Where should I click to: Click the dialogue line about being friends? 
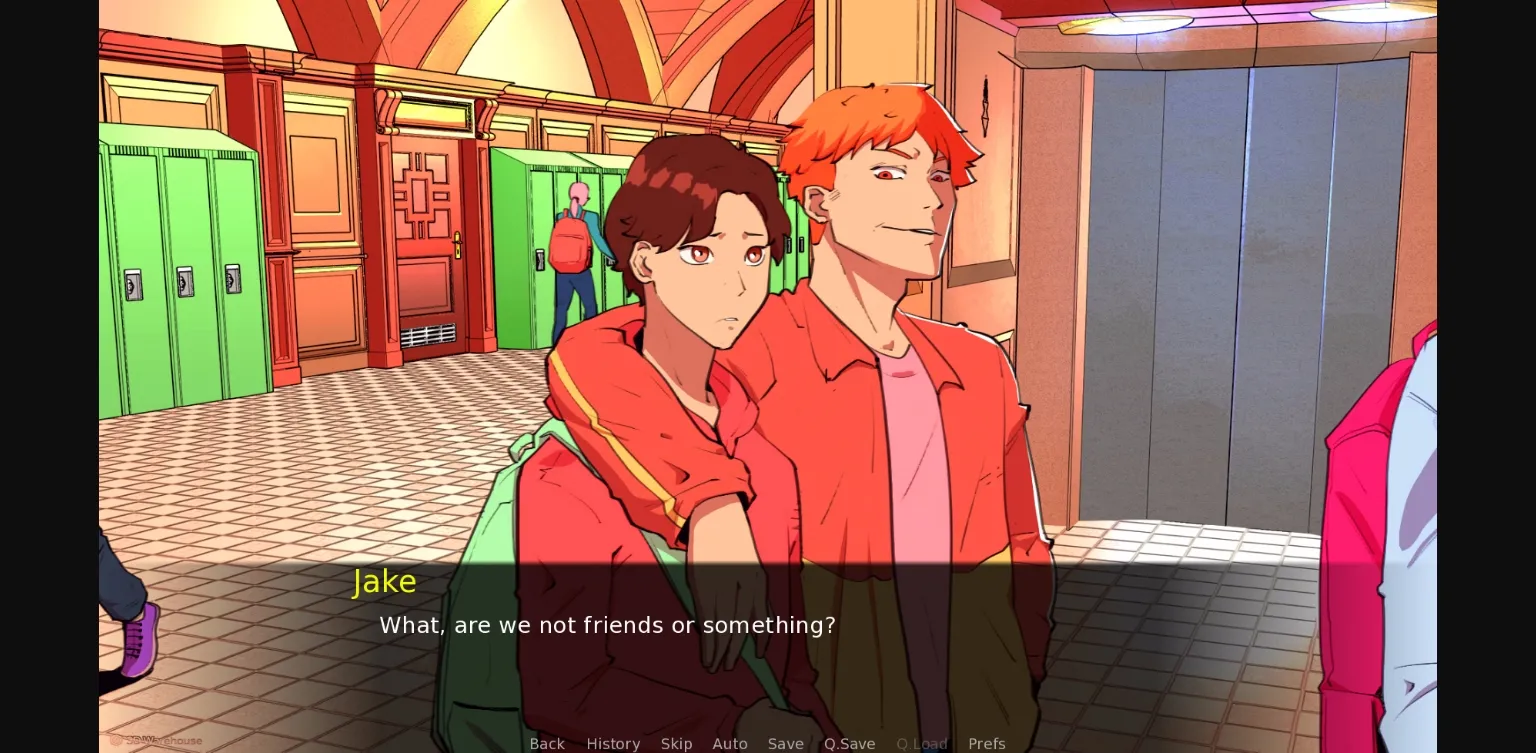pyautogui.click(x=607, y=625)
